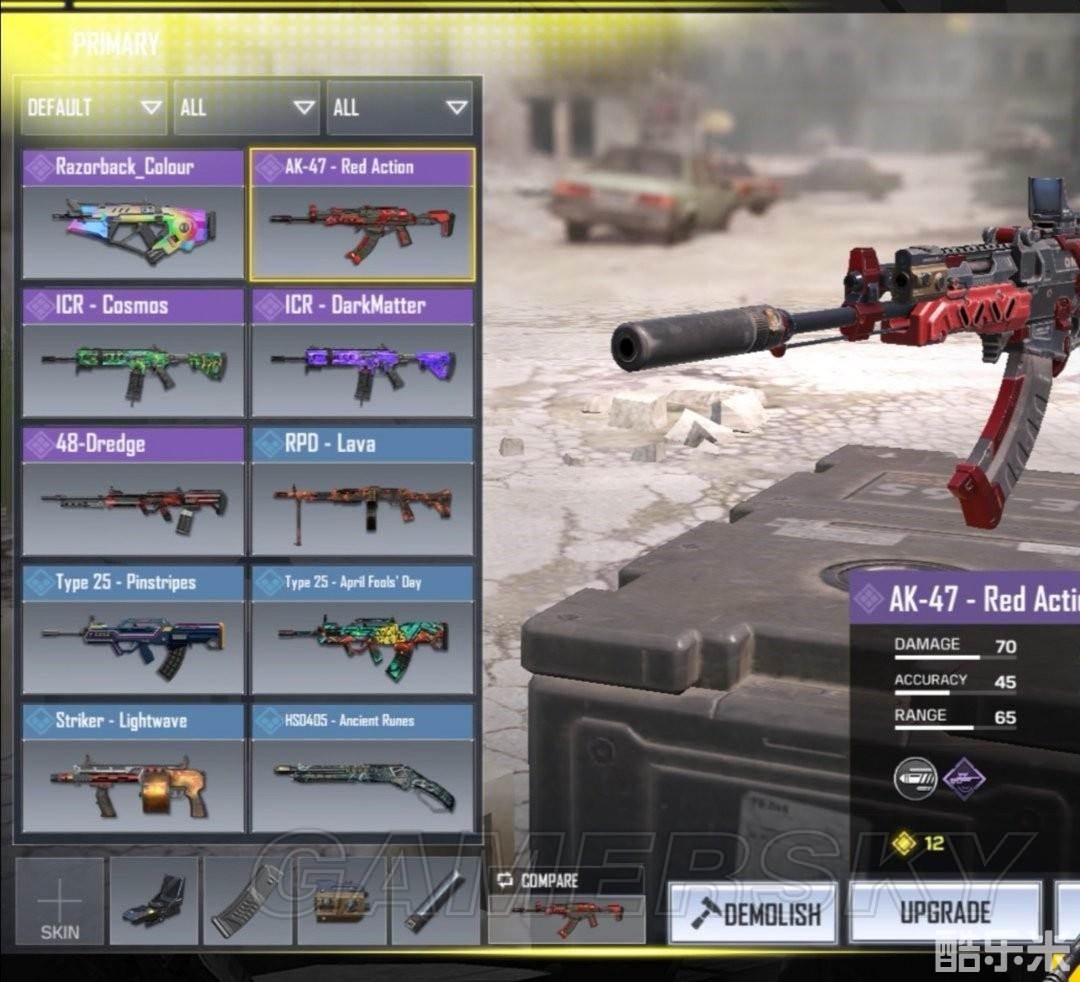Select the Type 25 - Pinstripes card
Screen dimensions: 1080x982
point(133,629)
